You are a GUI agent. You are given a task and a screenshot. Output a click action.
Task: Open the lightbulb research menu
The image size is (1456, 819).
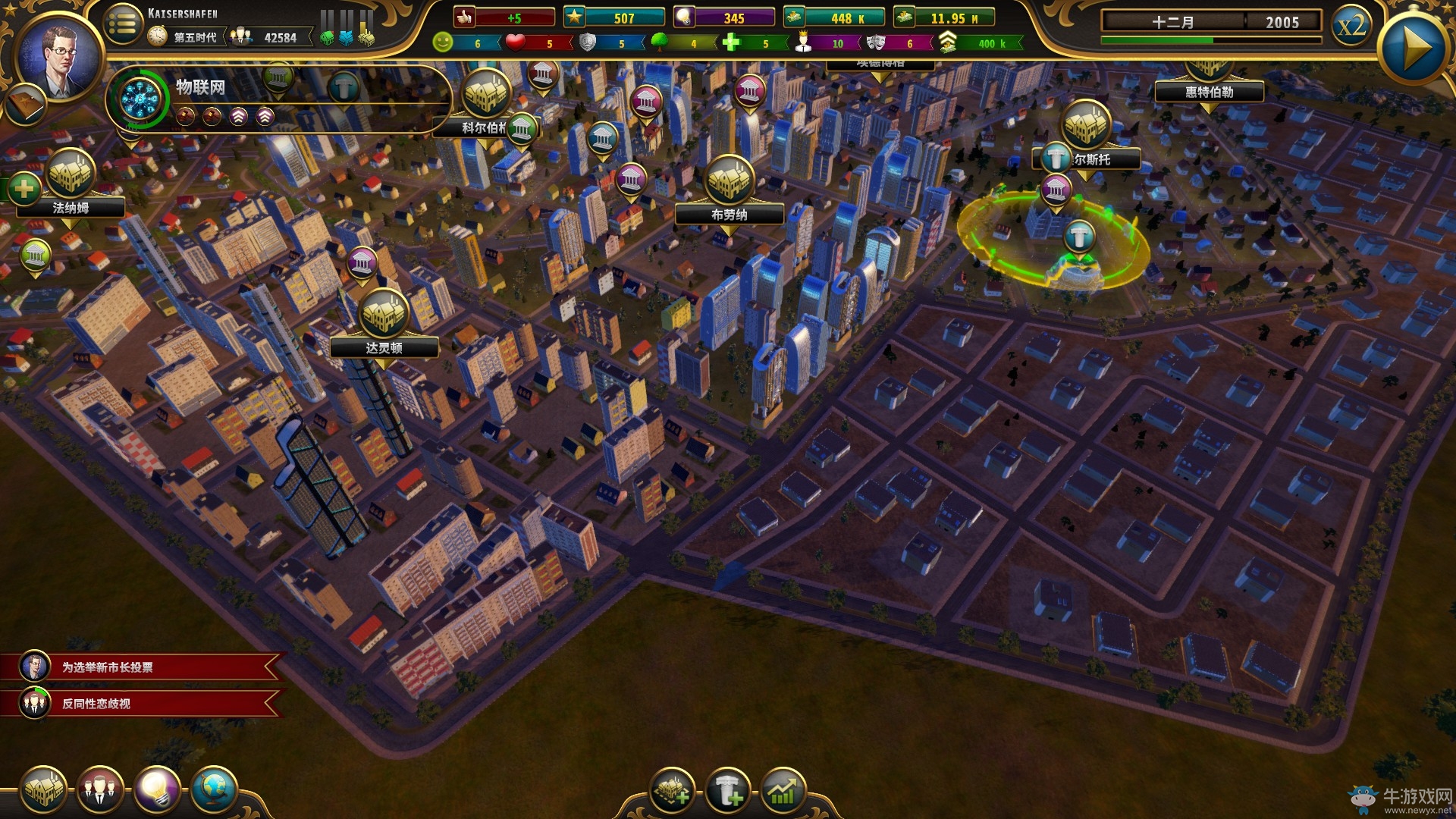point(157,790)
